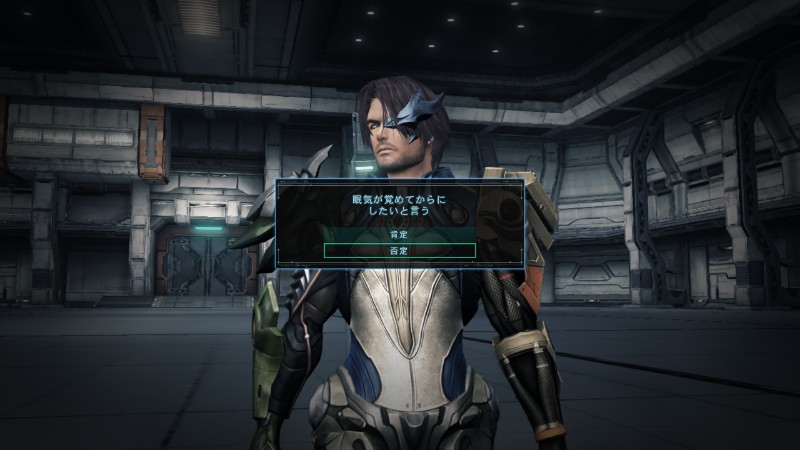Select the highlighted 否定 (deny) option
Image resolution: width=800 pixels, height=450 pixels.
(x=399, y=250)
